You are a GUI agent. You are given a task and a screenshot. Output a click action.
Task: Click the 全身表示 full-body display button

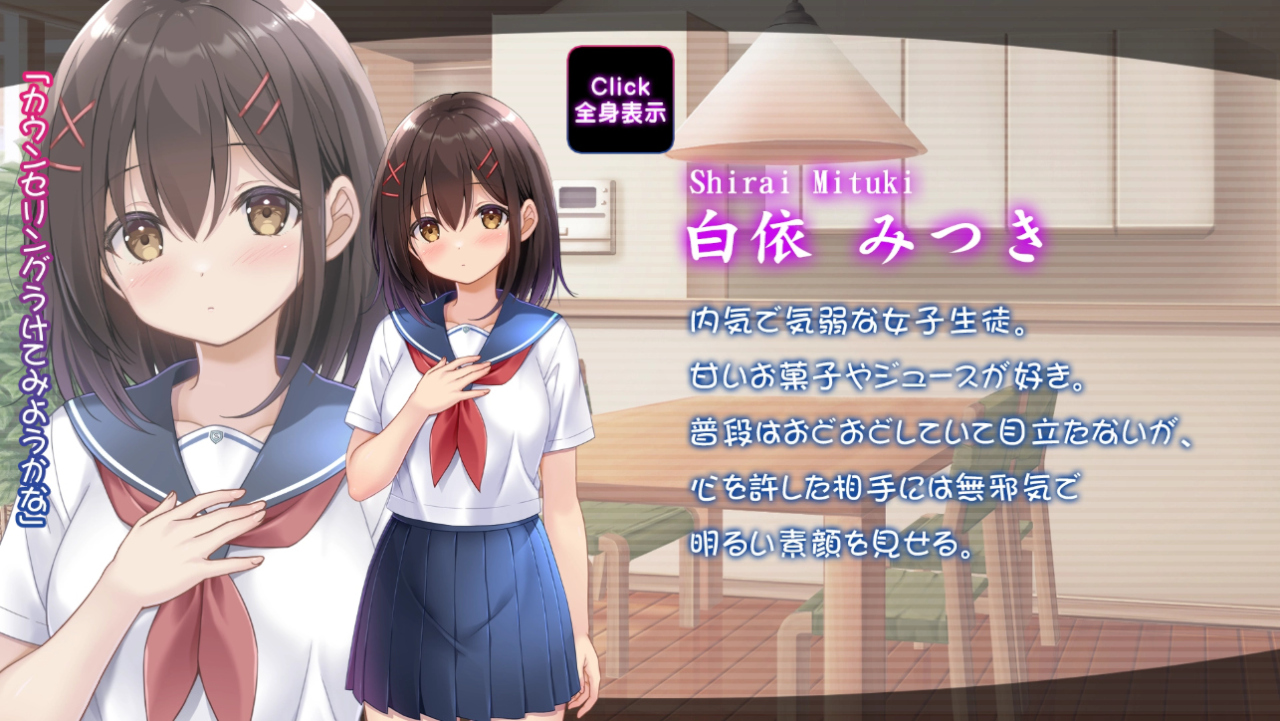(620, 99)
